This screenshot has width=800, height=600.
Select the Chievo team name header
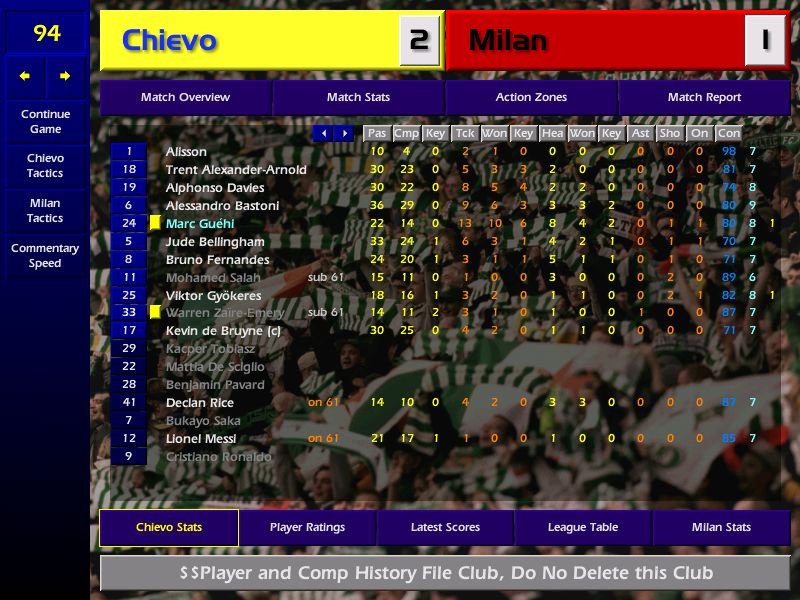[250, 41]
